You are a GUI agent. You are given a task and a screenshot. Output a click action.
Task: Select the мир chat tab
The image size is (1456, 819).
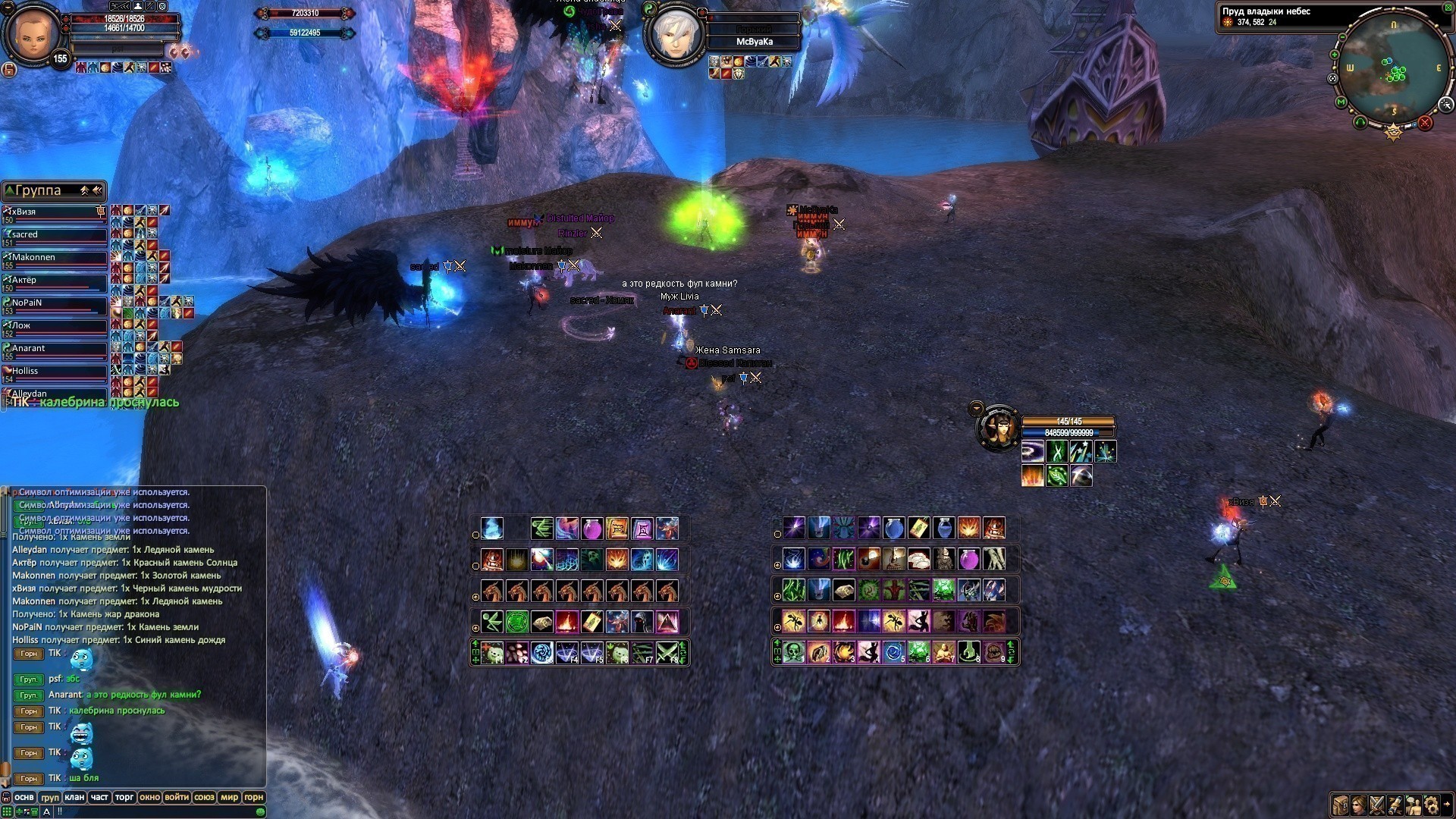tap(229, 797)
